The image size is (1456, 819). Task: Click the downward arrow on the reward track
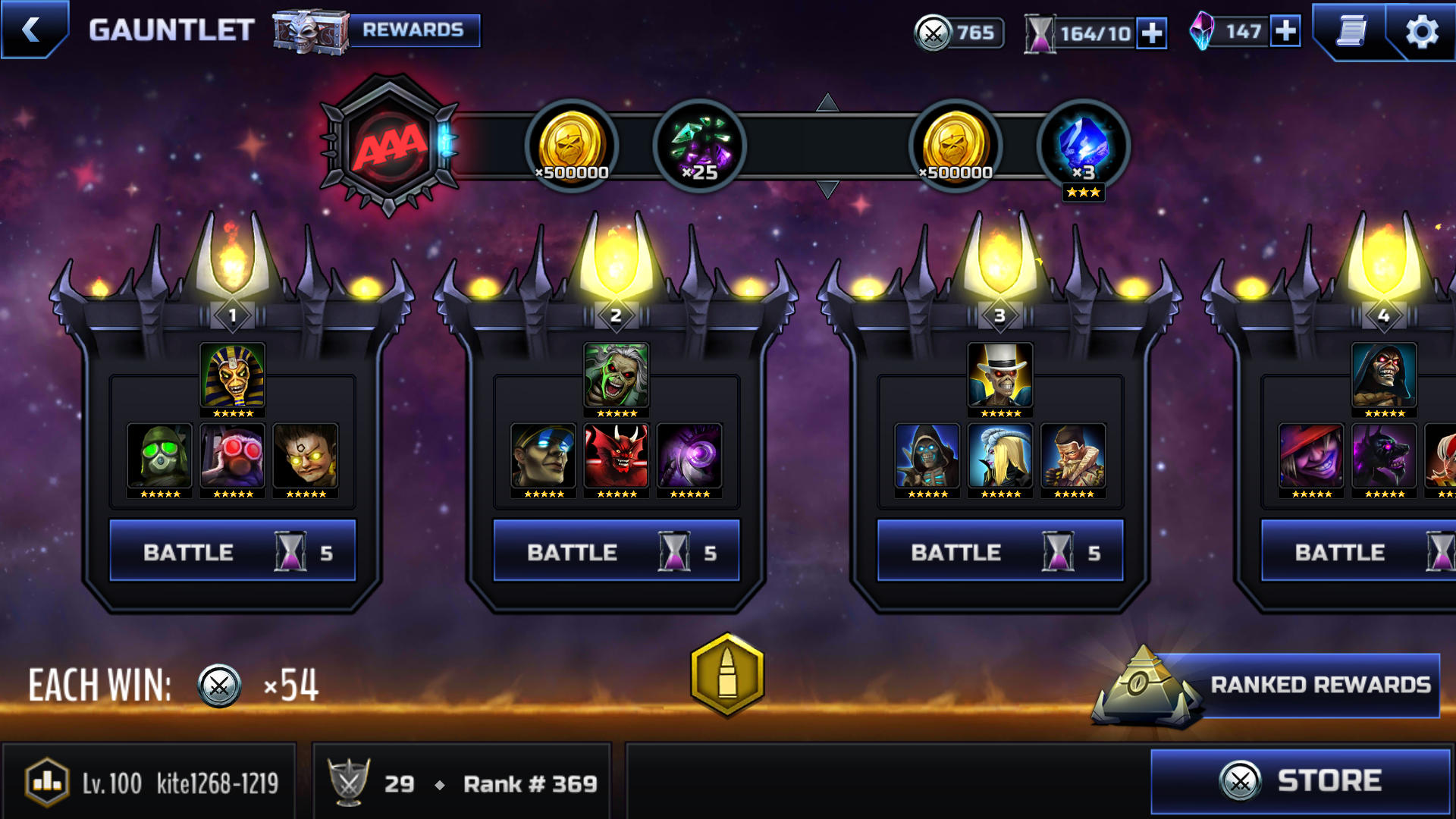[x=827, y=189]
